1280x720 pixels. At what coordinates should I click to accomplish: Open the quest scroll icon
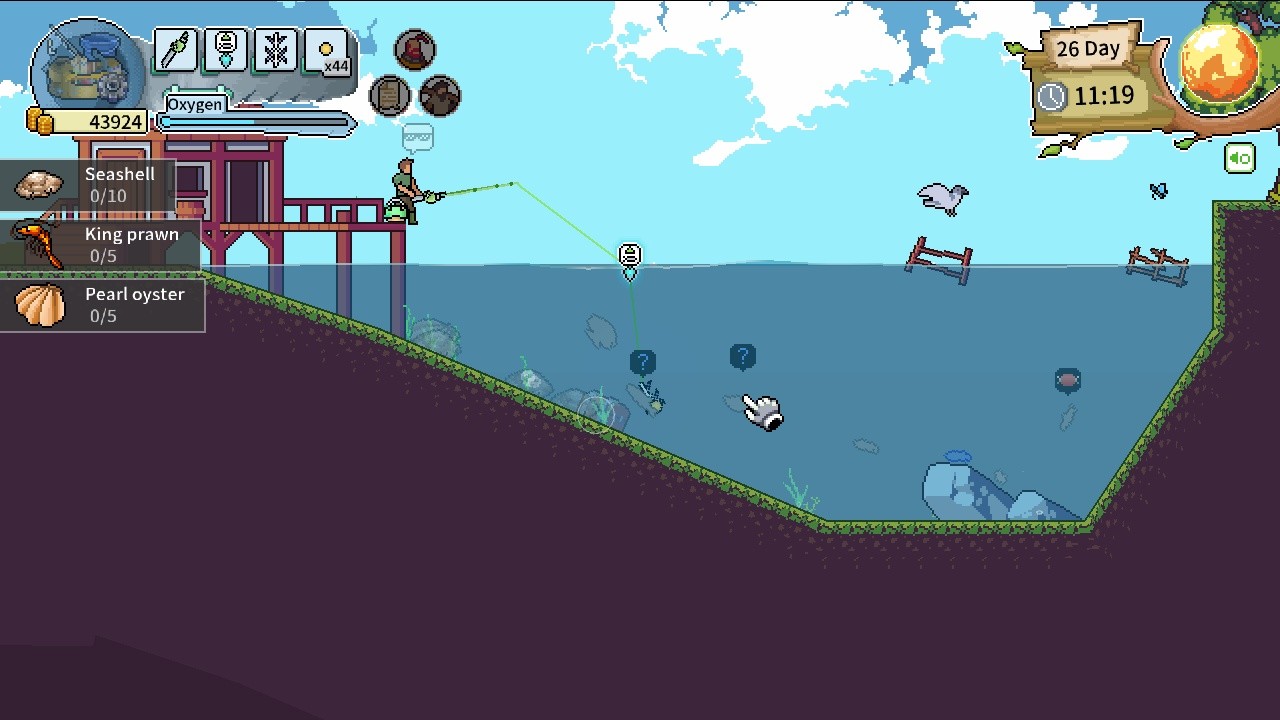(x=390, y=96)
